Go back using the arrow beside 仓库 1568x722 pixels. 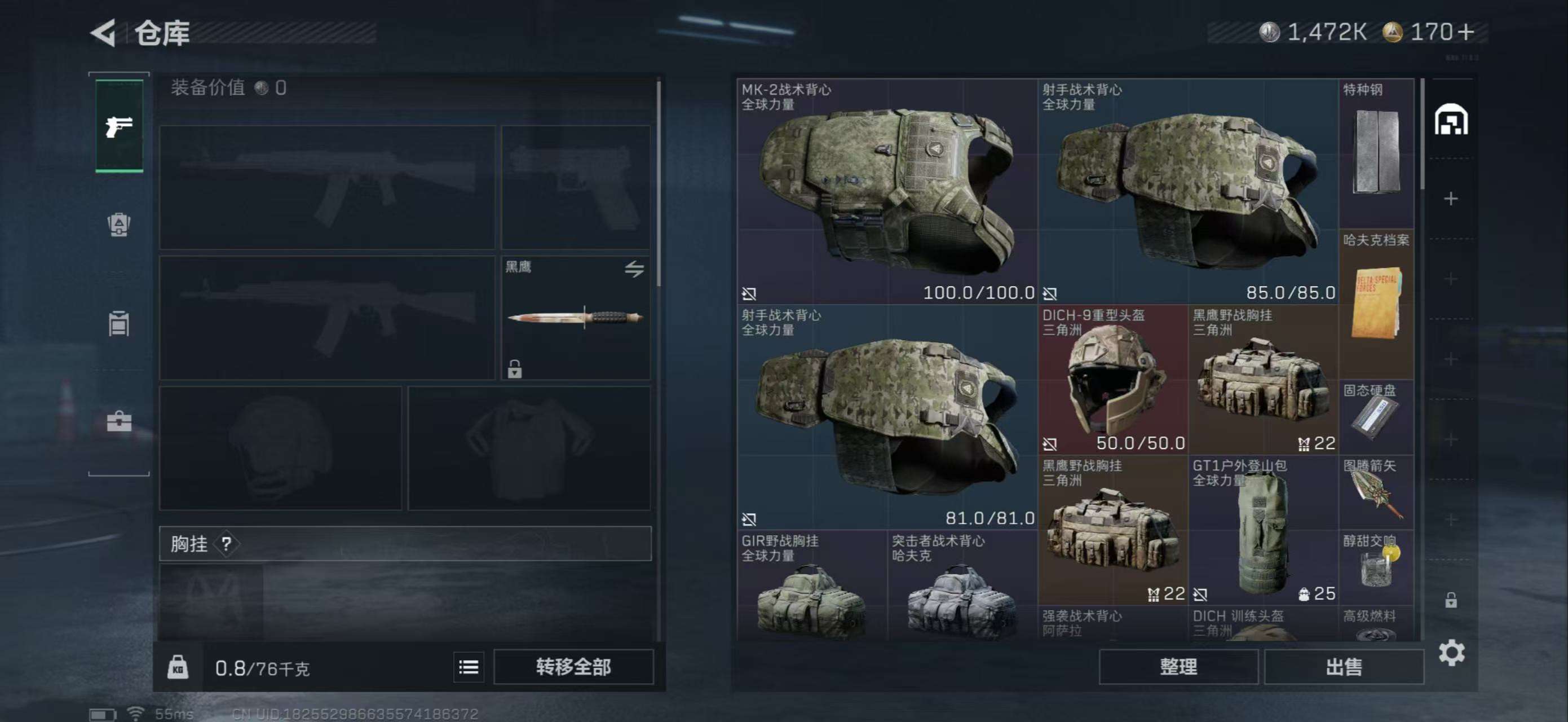tap(104, 33)
